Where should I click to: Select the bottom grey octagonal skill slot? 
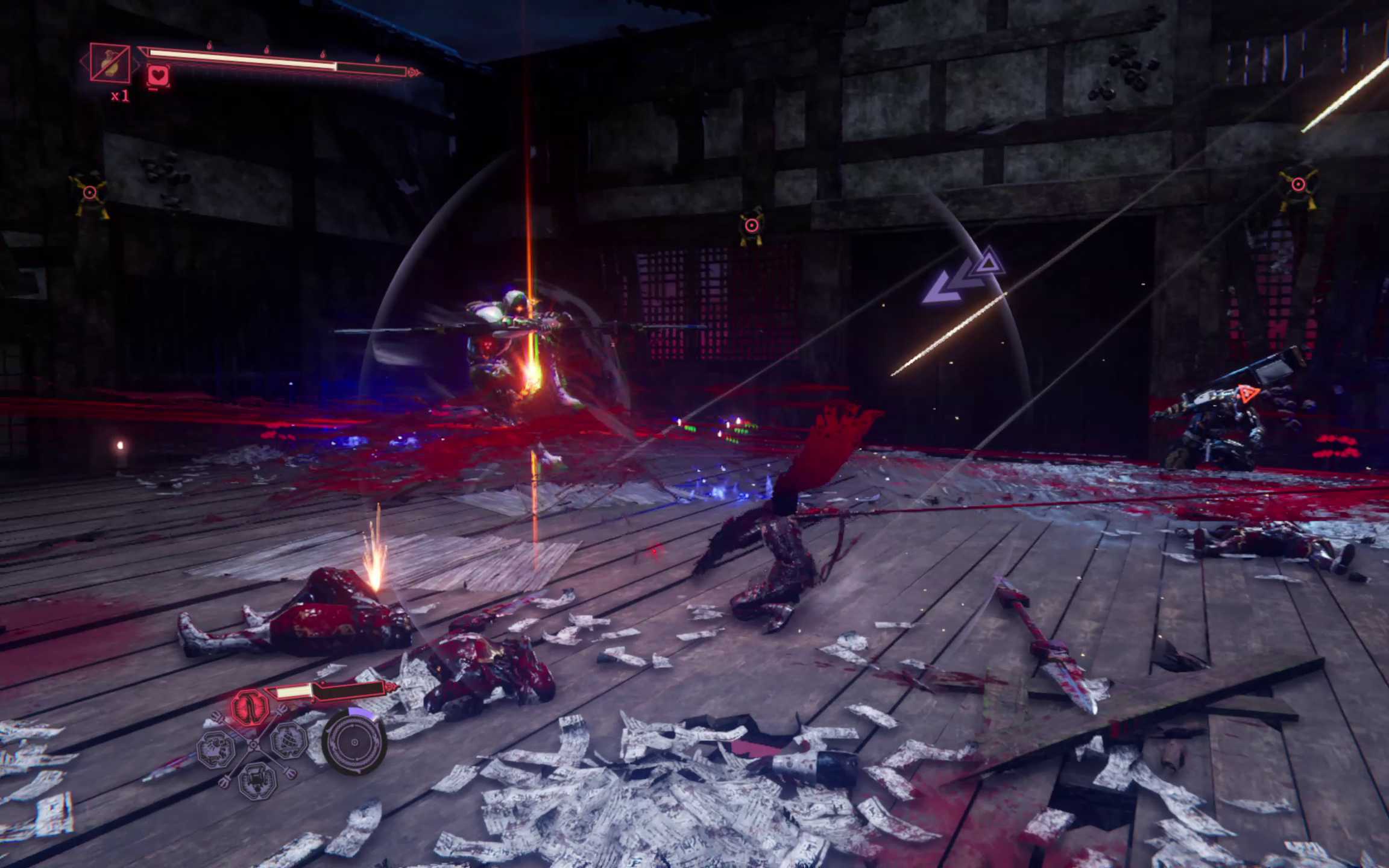tap(257, 779)
